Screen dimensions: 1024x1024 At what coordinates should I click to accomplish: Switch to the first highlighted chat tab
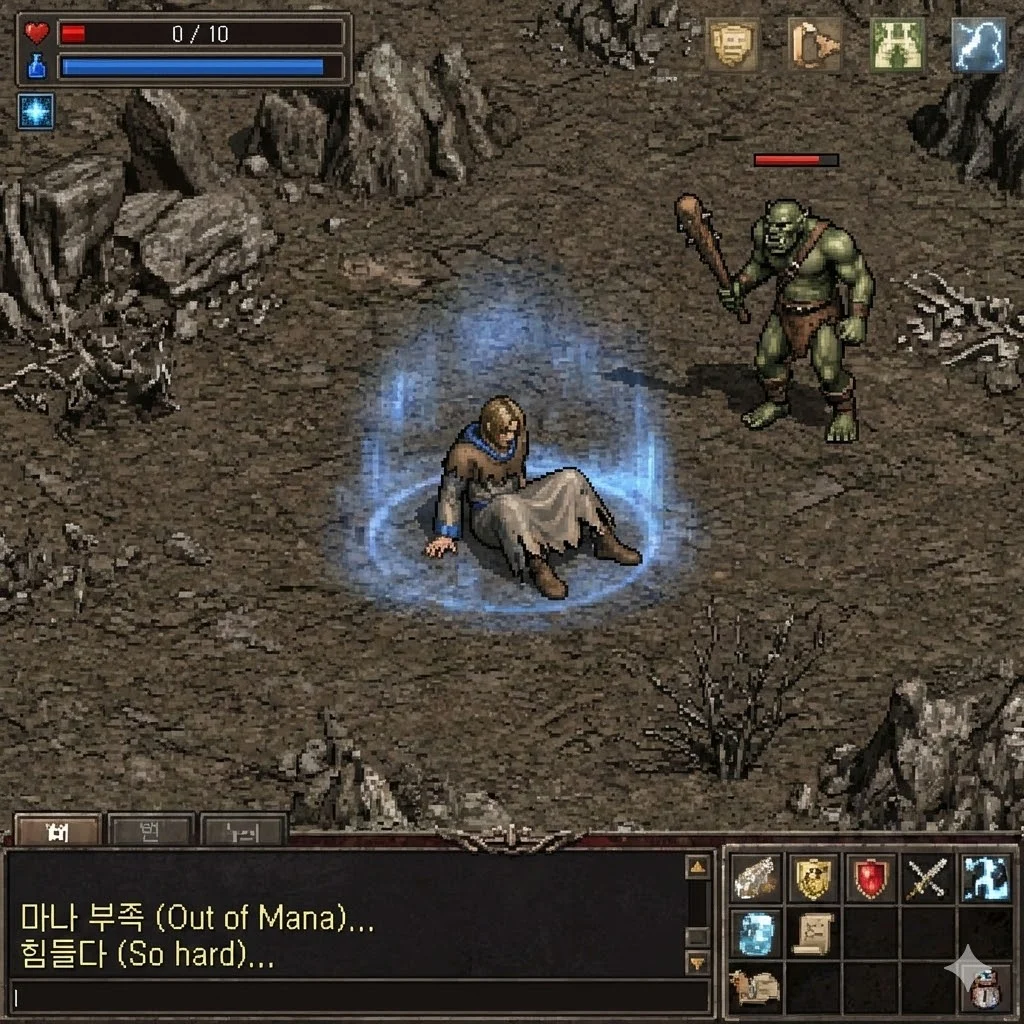point(57,831)
